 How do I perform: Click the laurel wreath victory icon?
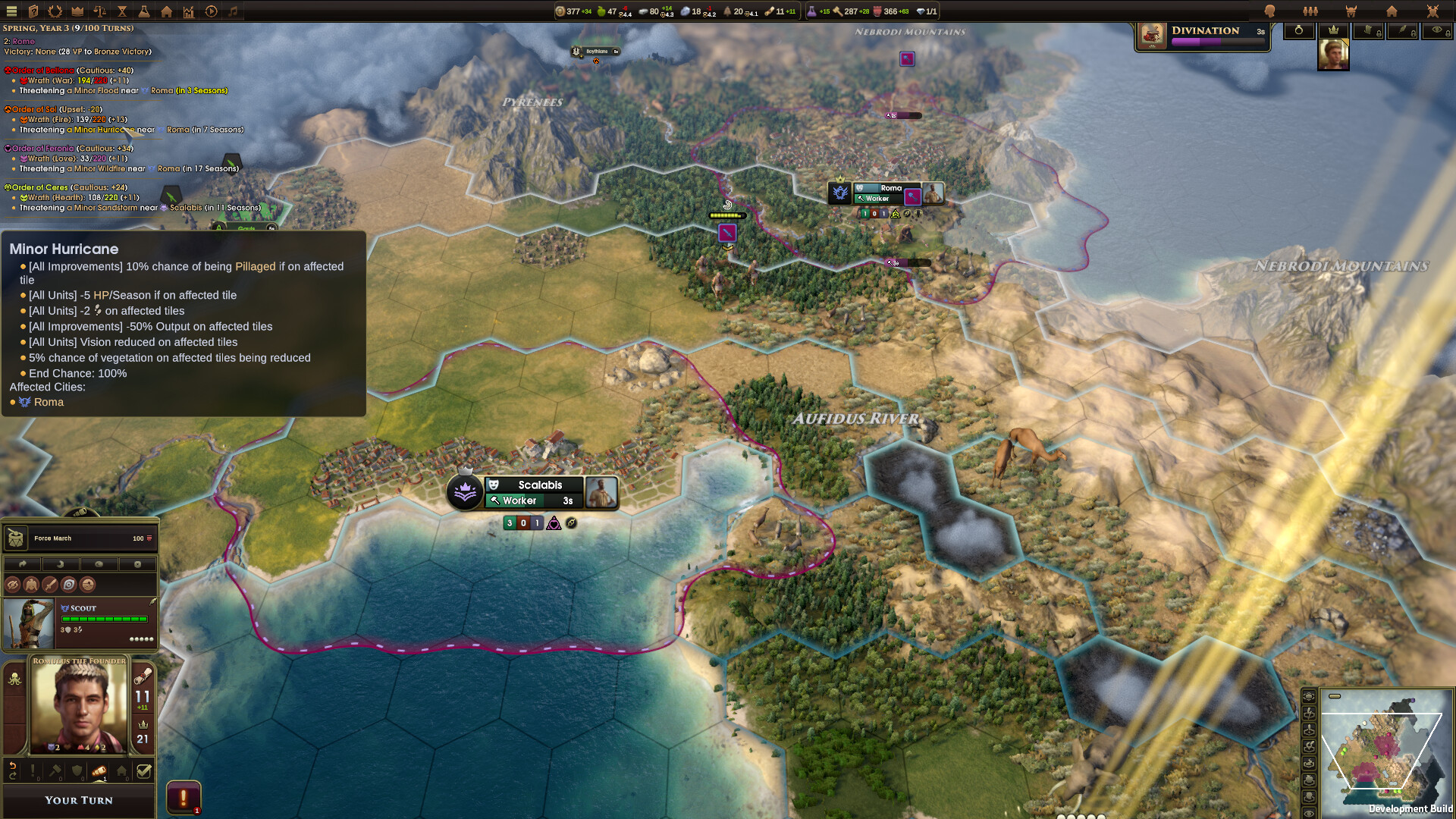[x=55, y=11]
